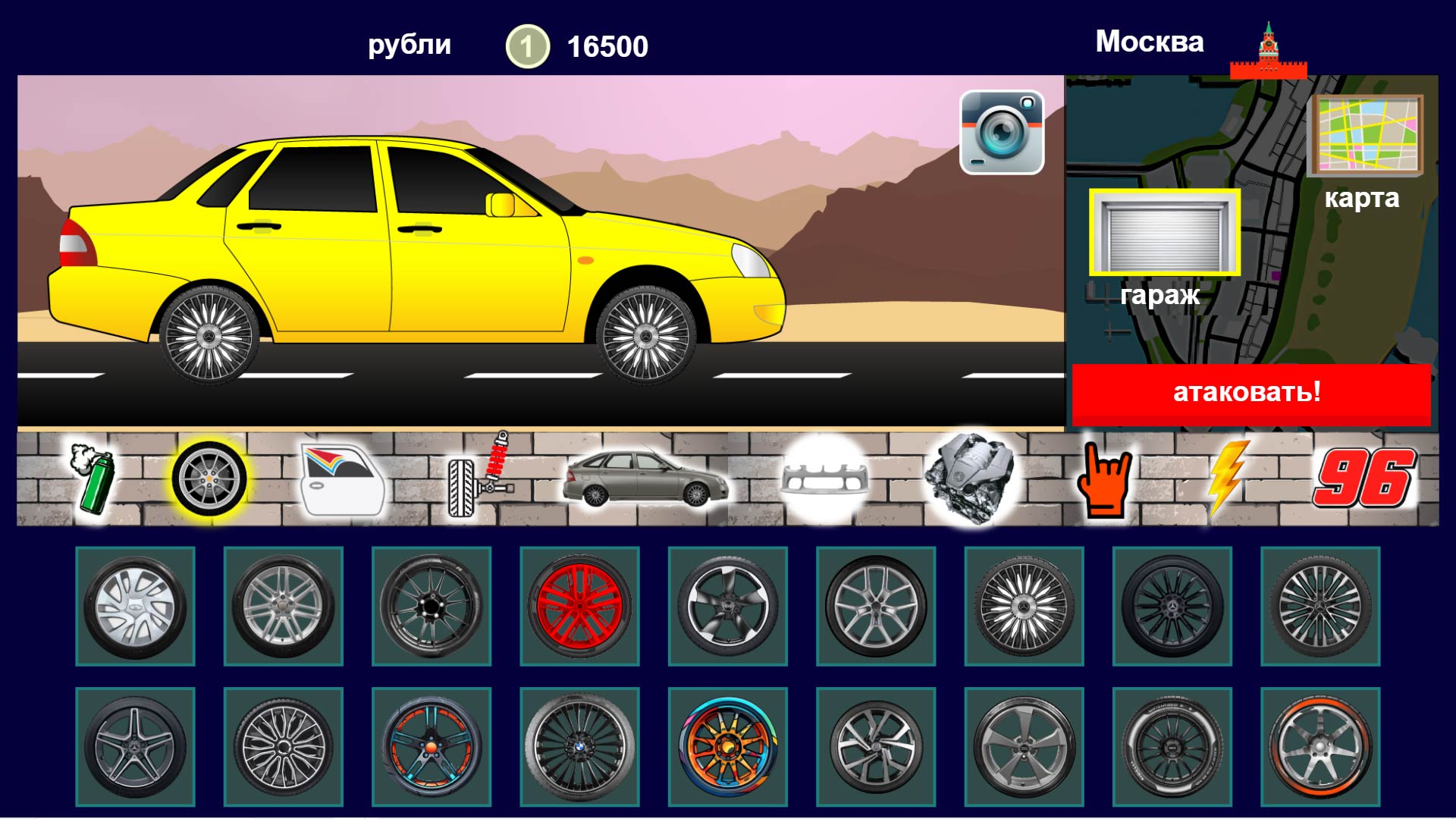Image resolution: width=1456 pixels, height=819 pixels.
Task: Open the door vinyl decals section
Action: click(343, 478)
